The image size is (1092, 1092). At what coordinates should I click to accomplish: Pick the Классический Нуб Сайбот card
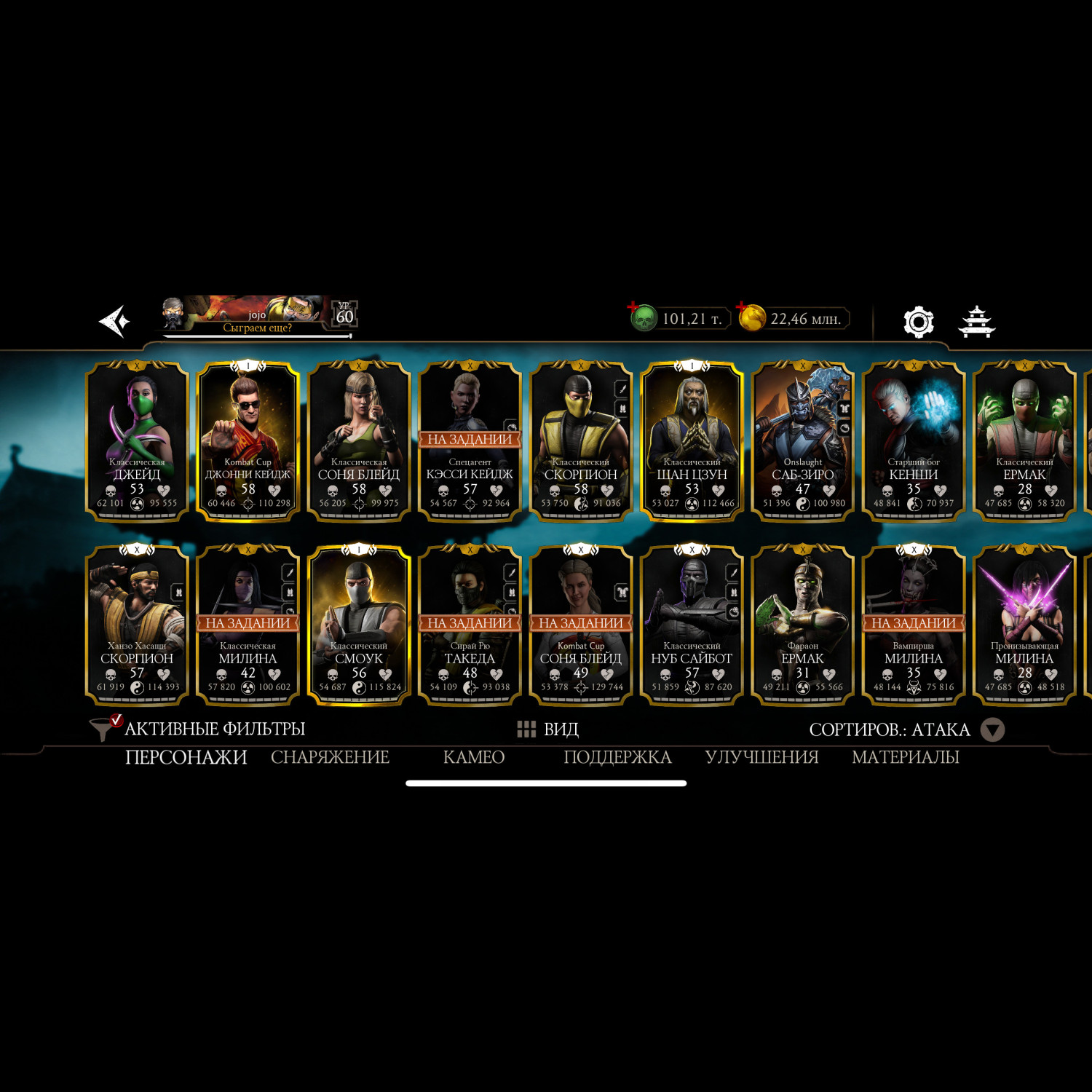point(692,625)
